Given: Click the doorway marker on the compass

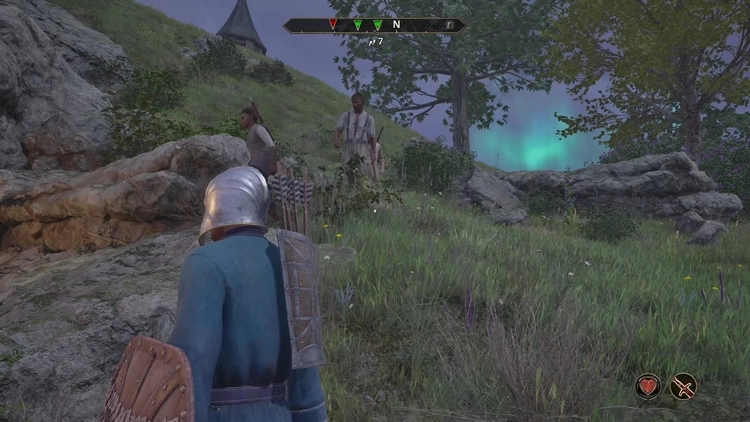Looking at the screenshot, I should pos(449,24).
